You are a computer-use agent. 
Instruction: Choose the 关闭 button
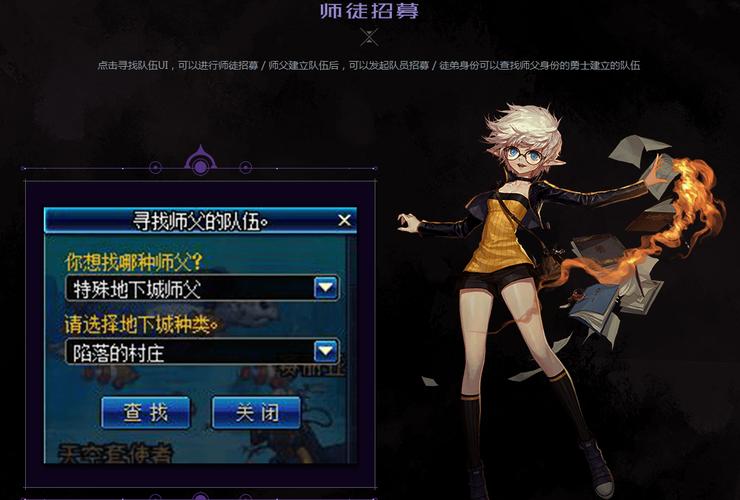(x=257, y=411)
